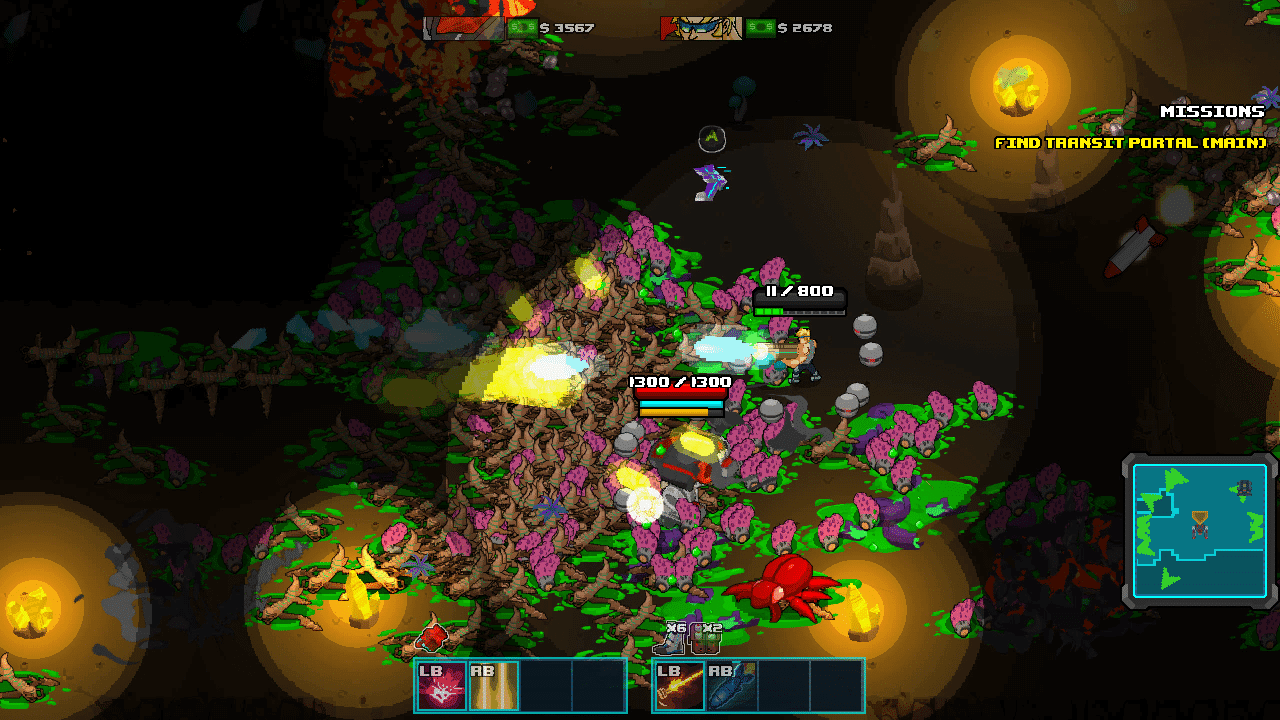Click the dark structure marker on minimap
The image size is (1280, 720).
point(1244,488)
